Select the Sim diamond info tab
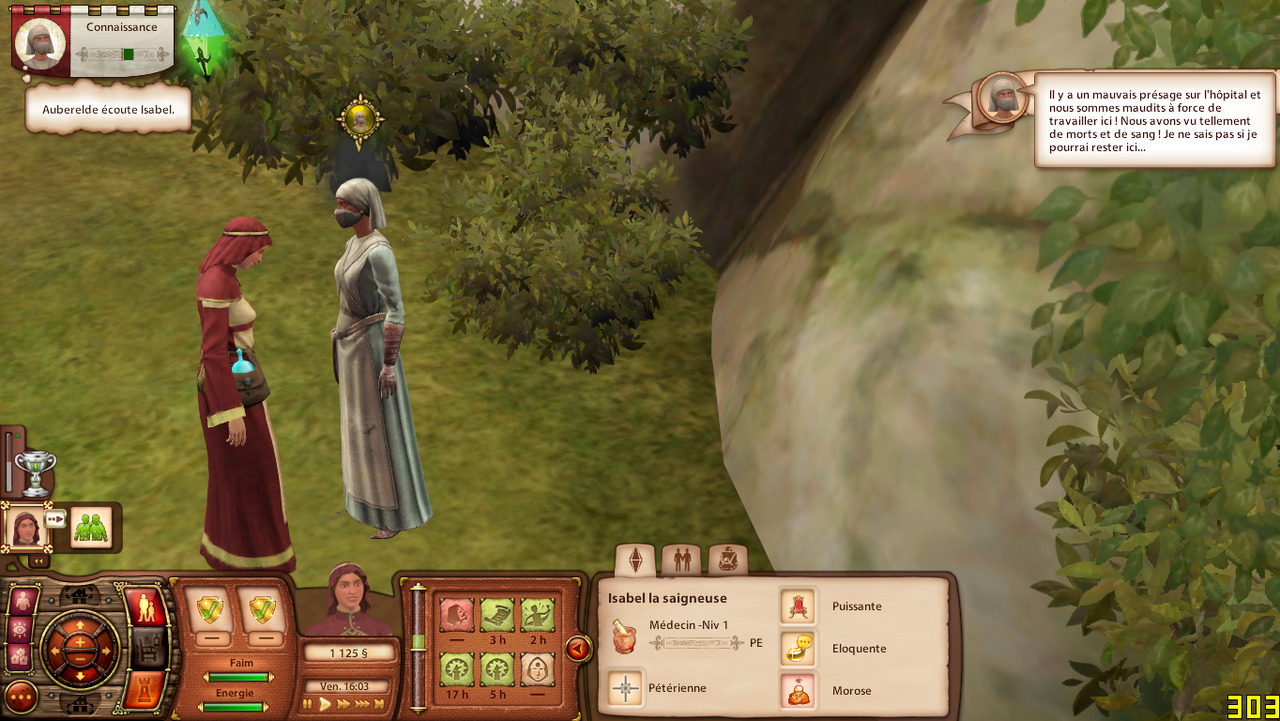The image size is (1280, 721). 635,559
